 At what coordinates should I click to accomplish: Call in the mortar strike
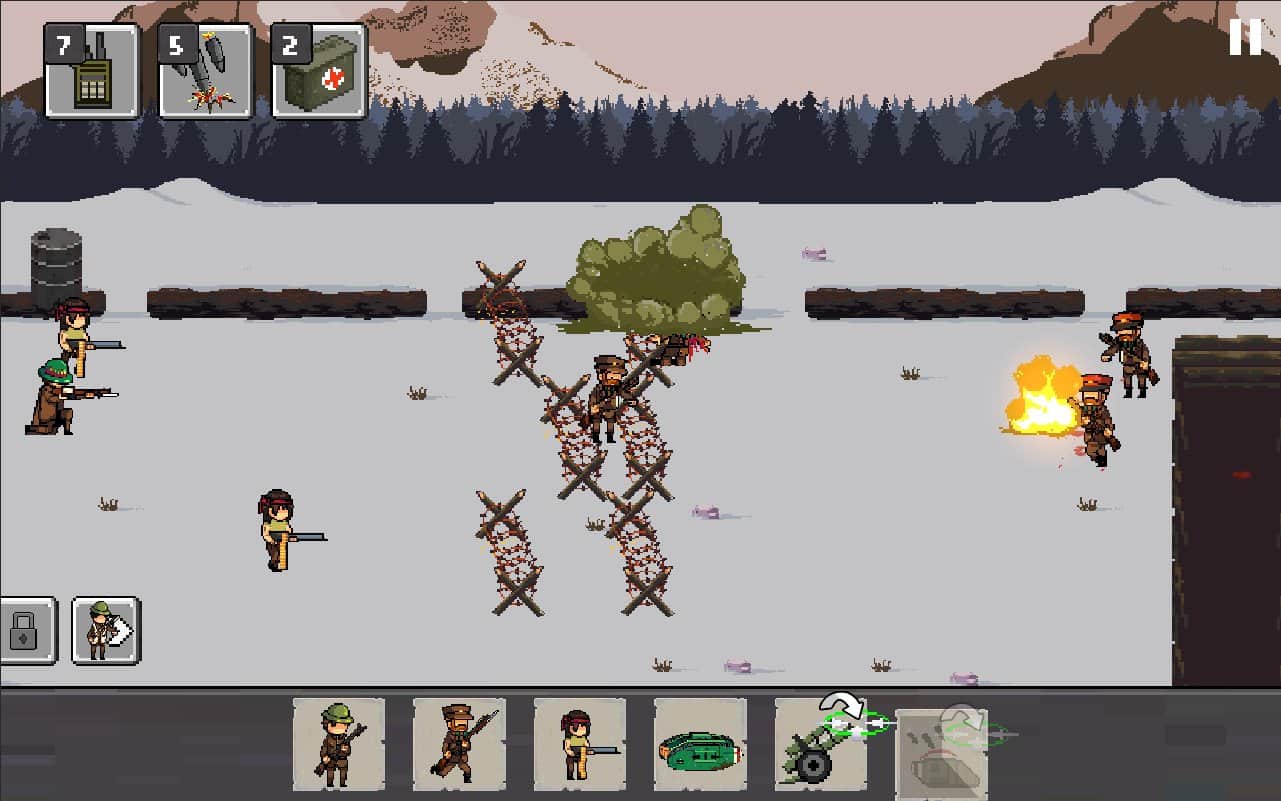(205, 70)
